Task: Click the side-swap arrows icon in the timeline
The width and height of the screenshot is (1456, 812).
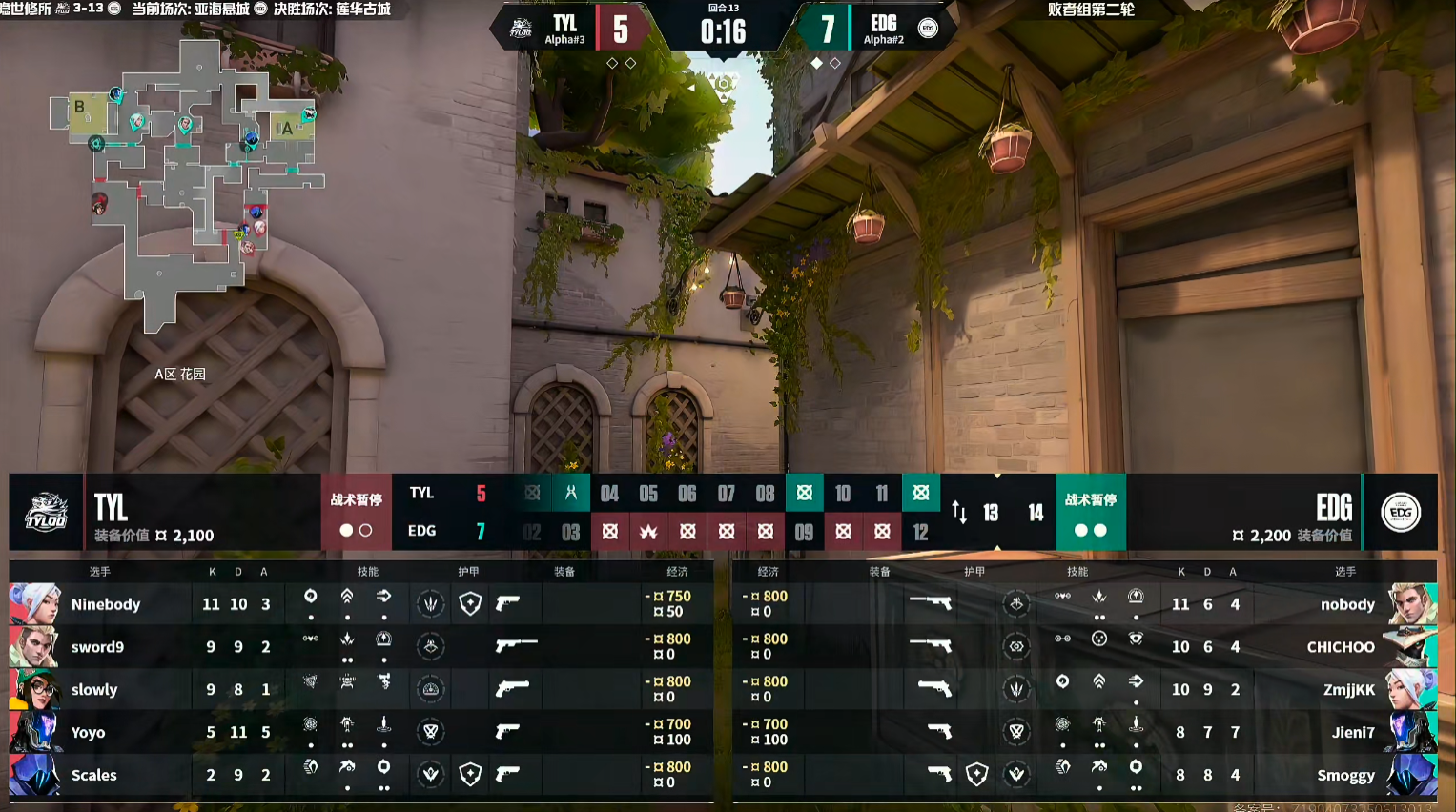Action: pos(959,513)
